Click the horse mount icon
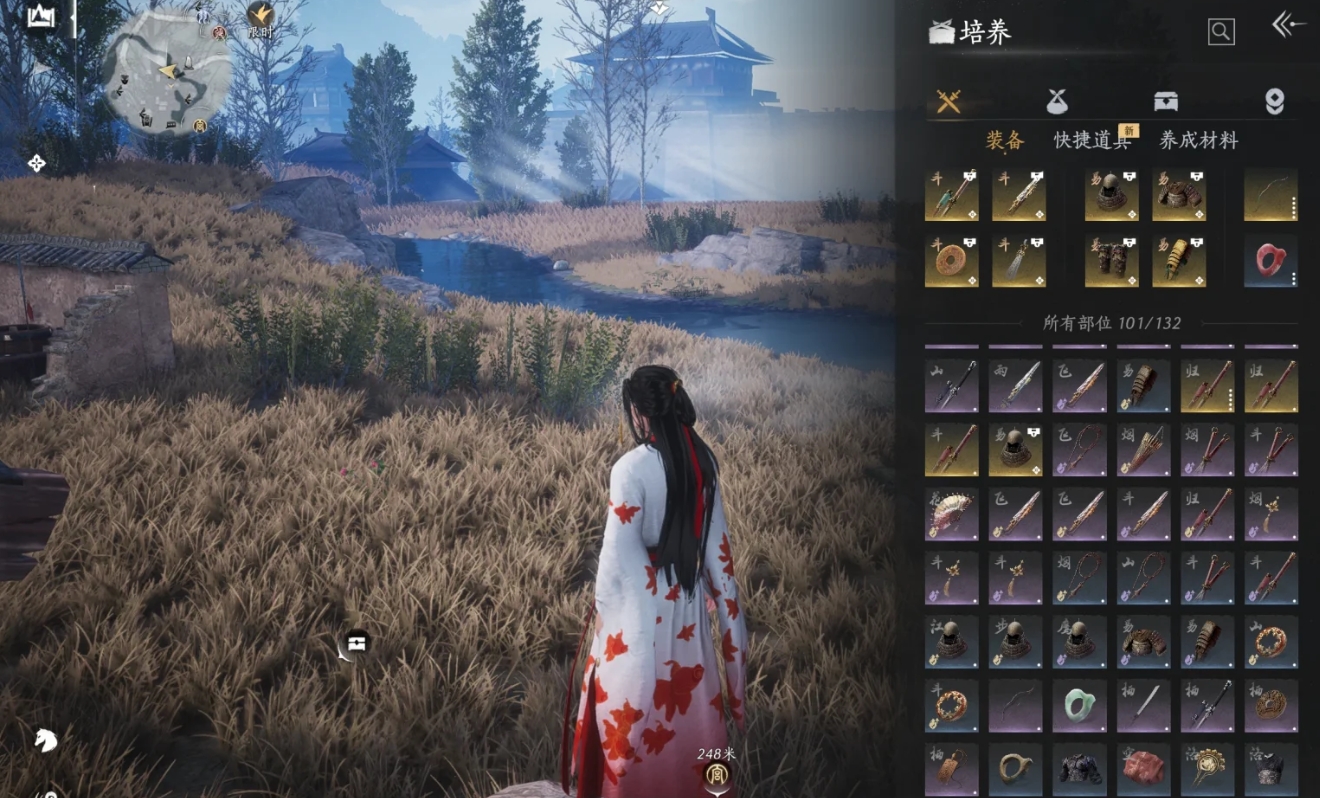 click(x=45, y=740)
